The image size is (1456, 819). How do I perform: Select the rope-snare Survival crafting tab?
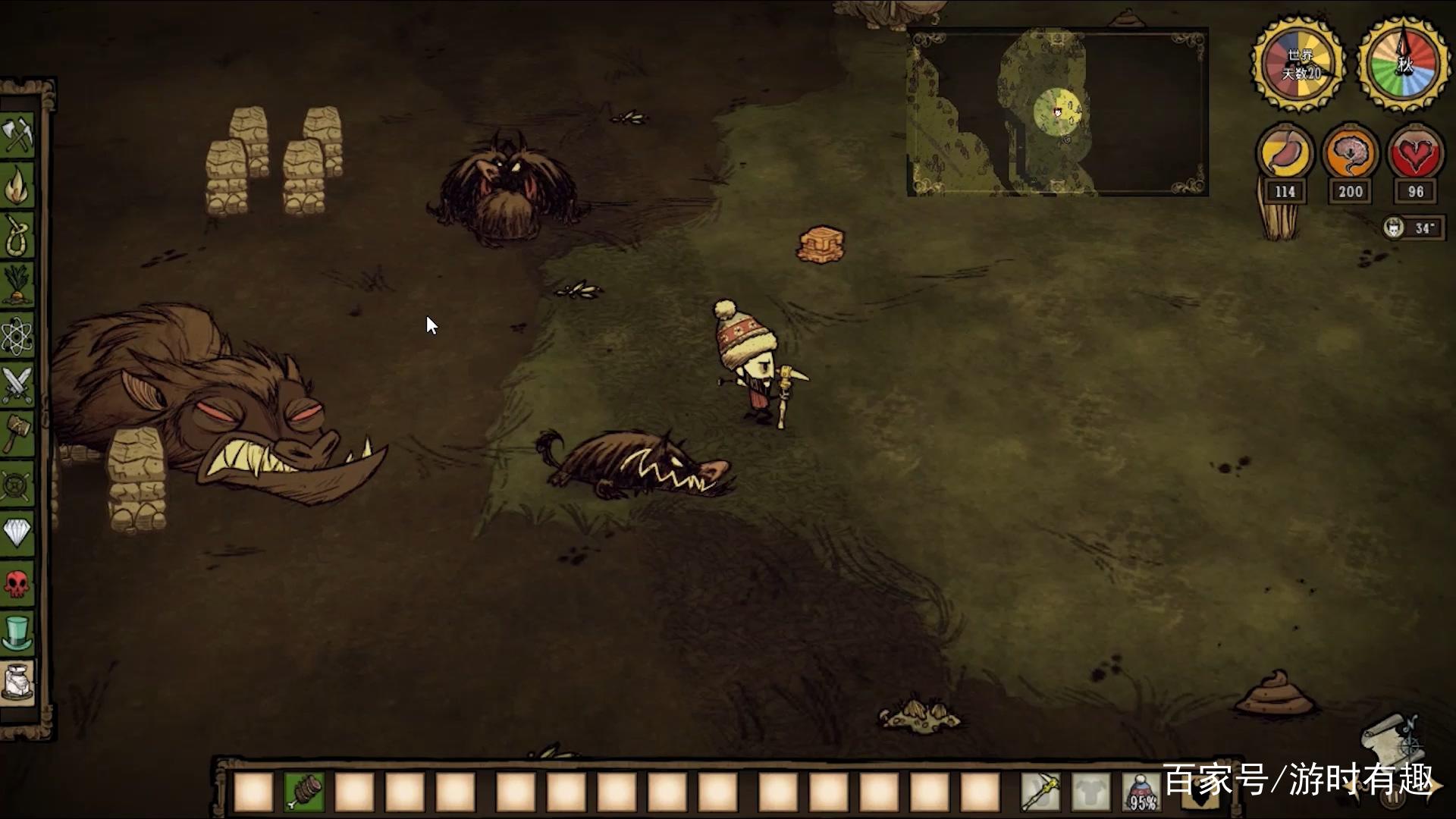pos(17,235)
